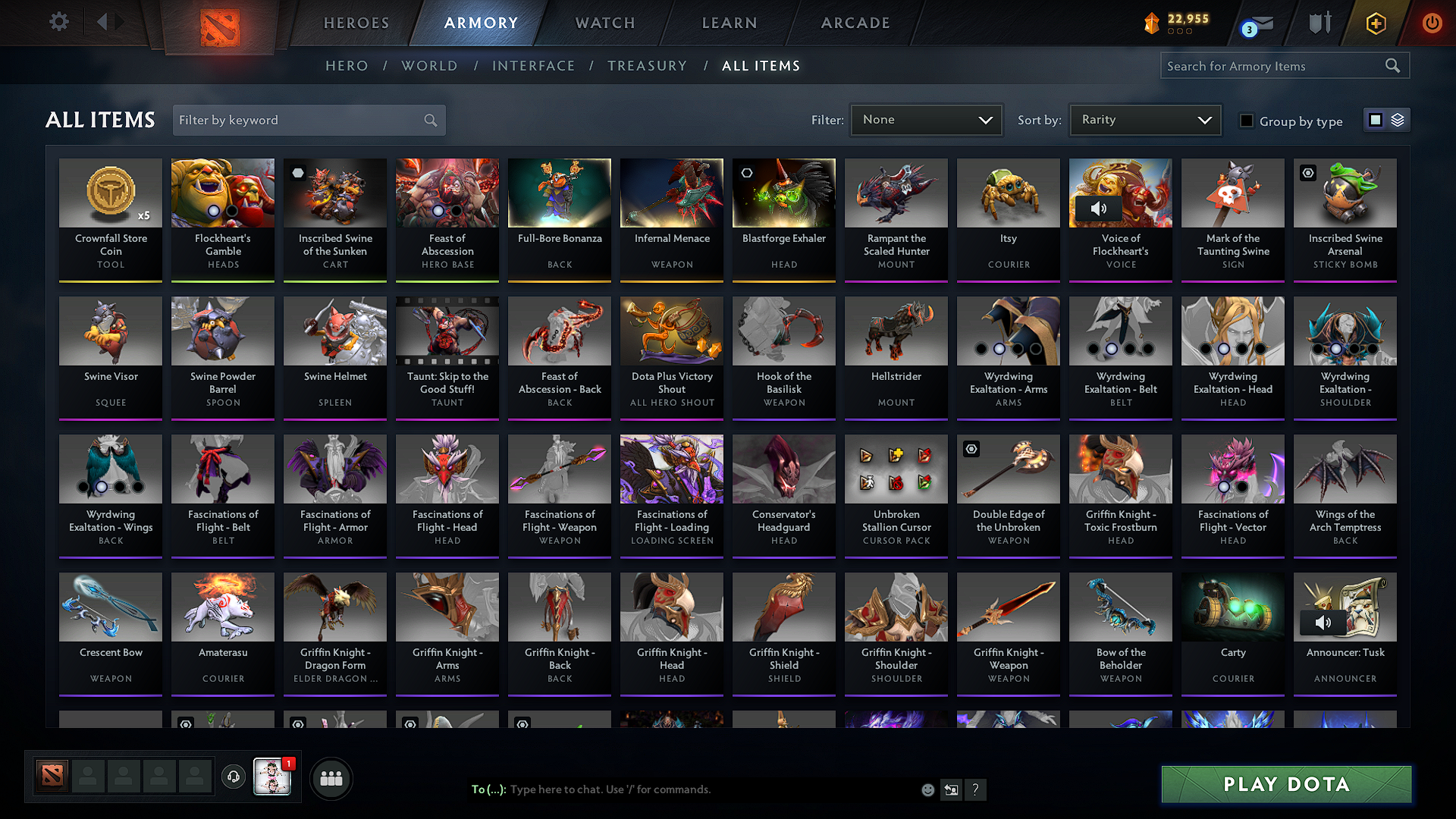Switch to stacked grid view mode

click(1397, 119)
